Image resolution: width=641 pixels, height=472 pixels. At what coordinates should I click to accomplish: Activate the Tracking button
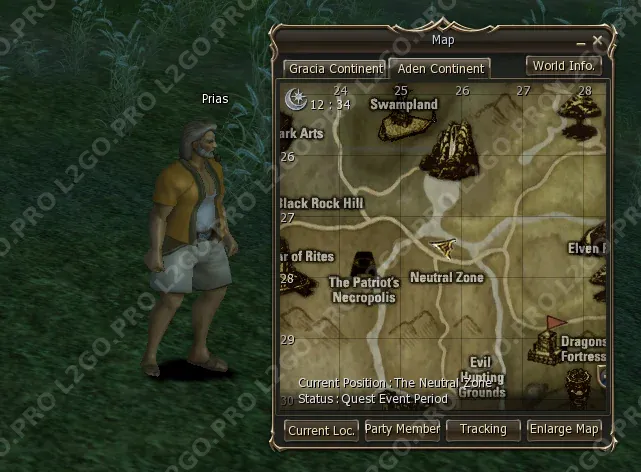(x=483, y=429)
